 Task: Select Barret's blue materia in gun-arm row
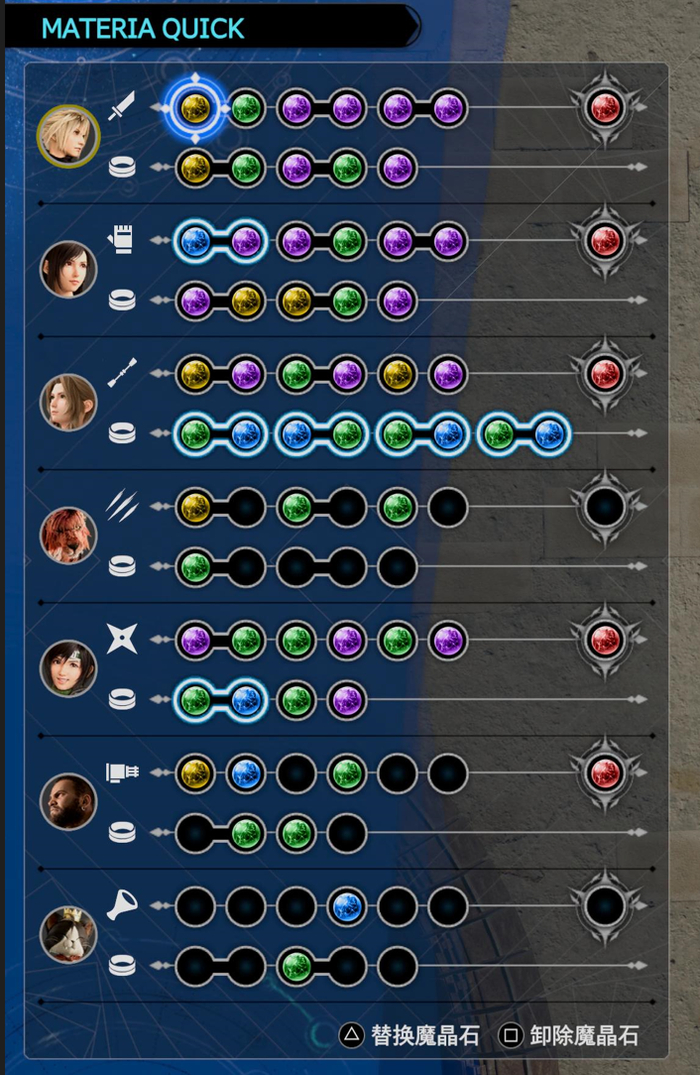click(x=246, y=773)
